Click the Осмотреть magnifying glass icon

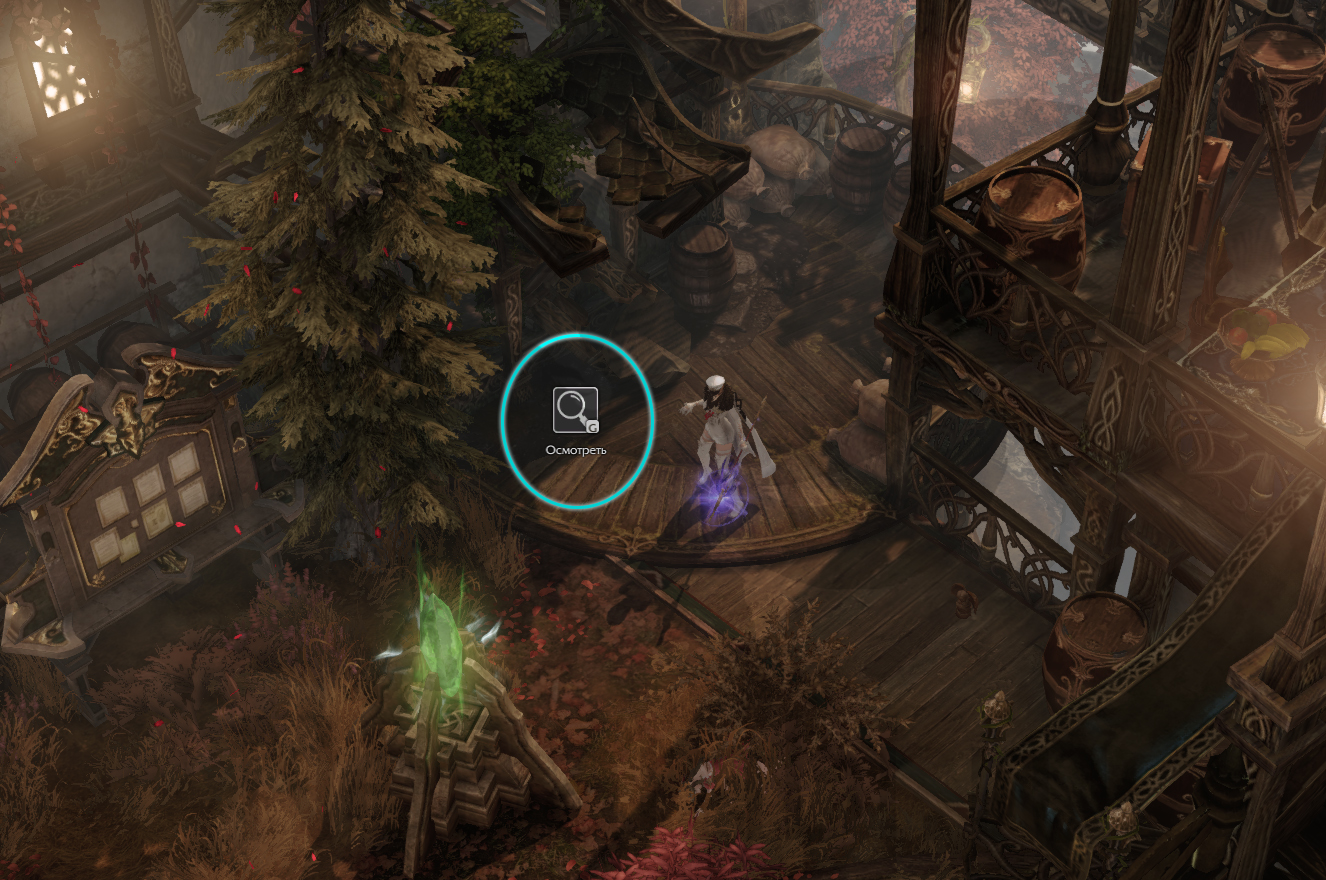[x=575, y=410]
